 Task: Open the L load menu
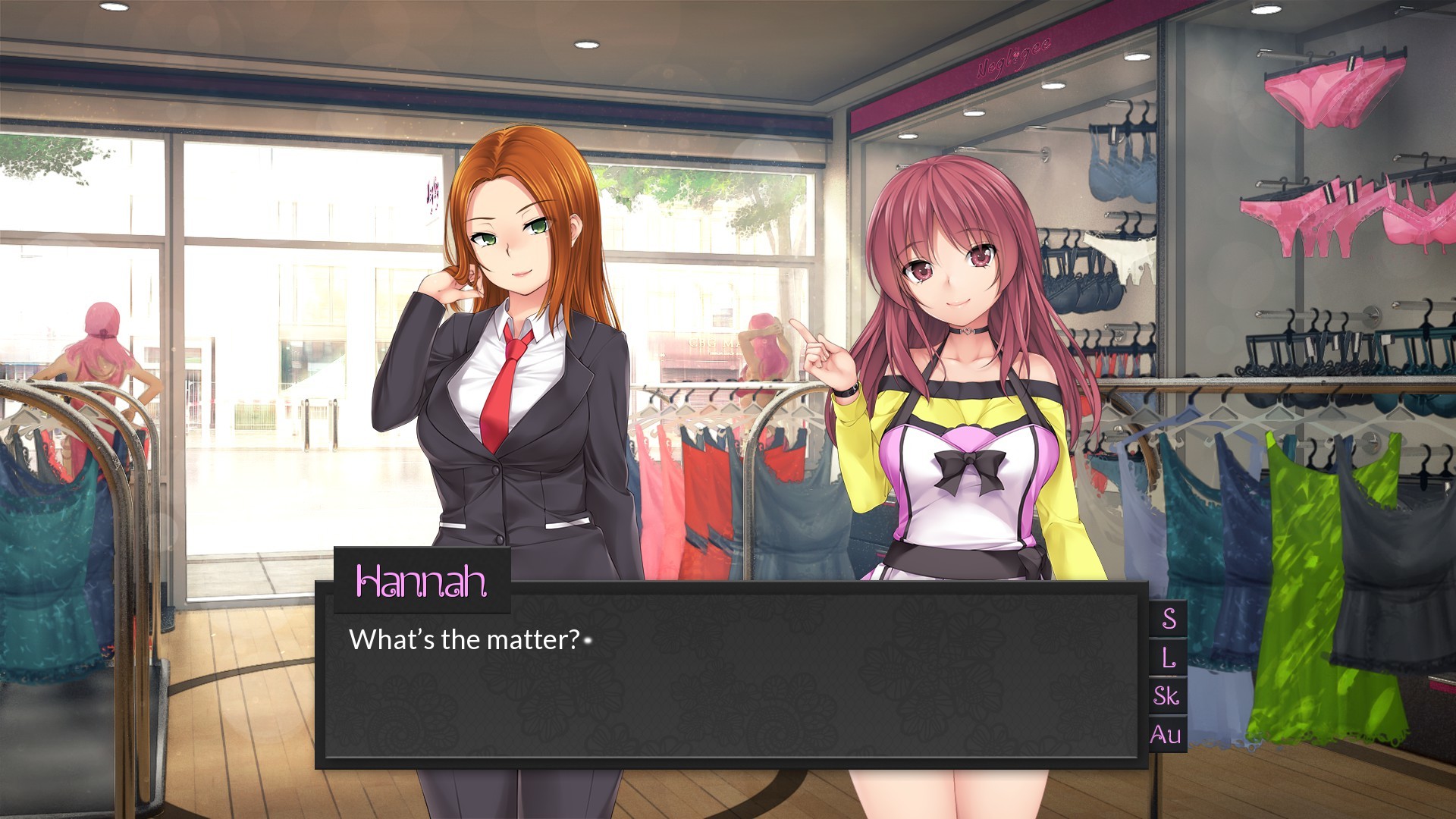(x=1169, y=657)
